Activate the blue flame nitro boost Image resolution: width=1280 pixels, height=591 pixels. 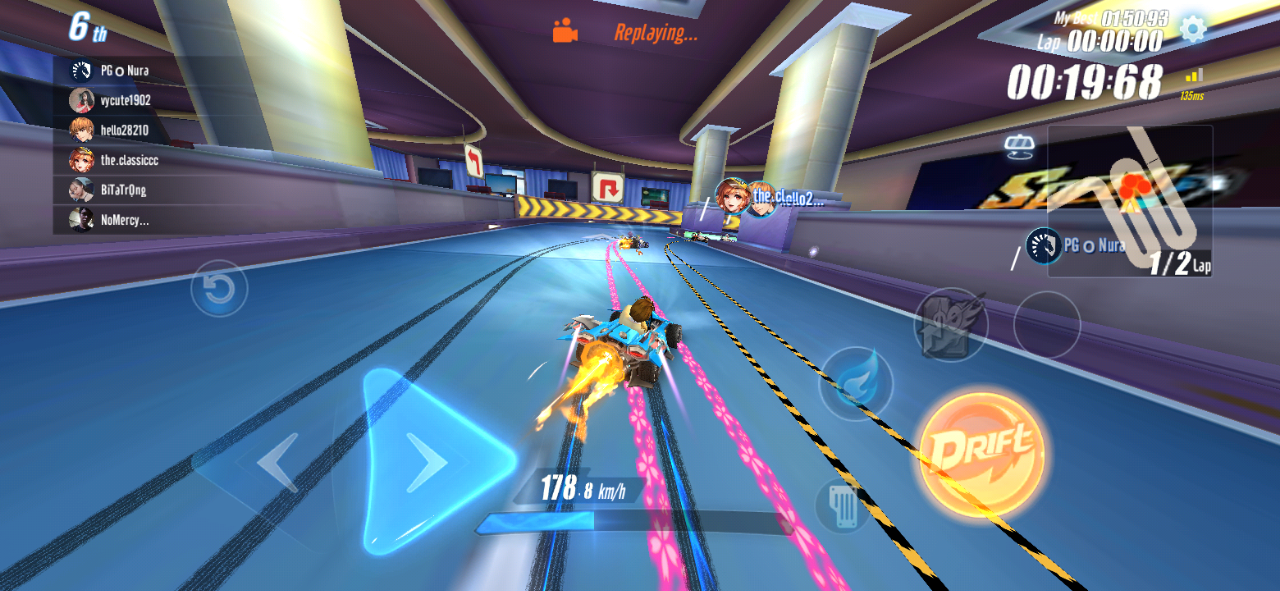[x=856, y=384]
